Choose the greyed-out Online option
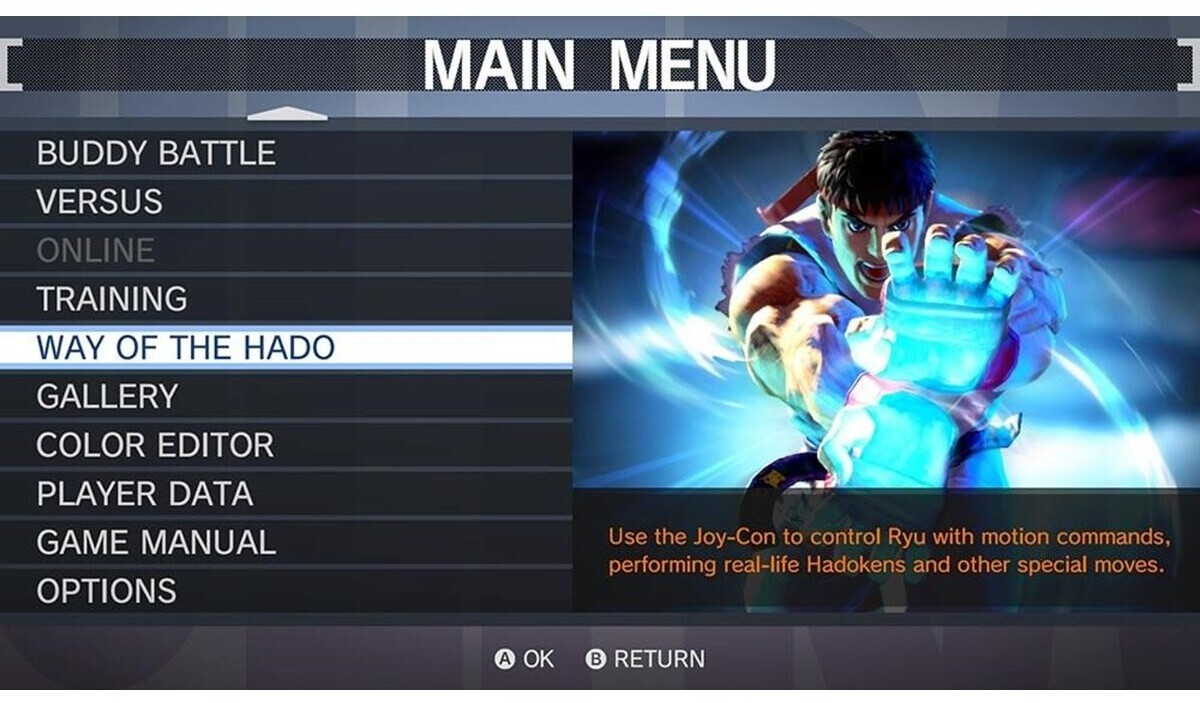Viewport: 1200px width, 703px height. [x=96, y=250]
